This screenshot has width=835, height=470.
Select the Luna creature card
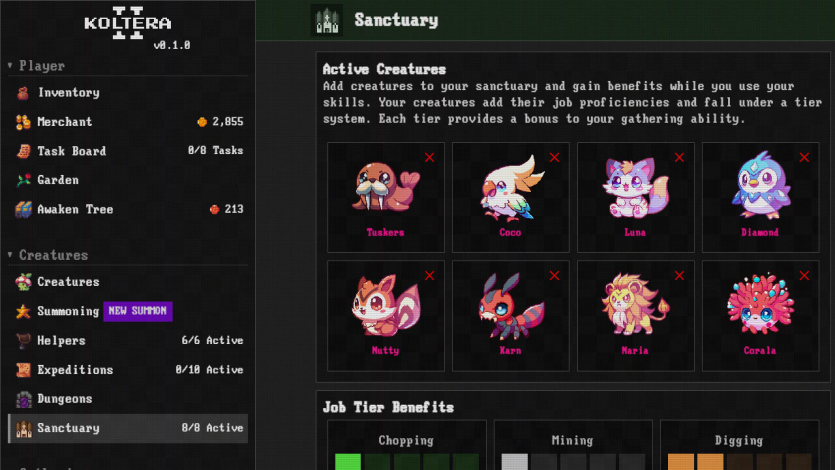635,197
